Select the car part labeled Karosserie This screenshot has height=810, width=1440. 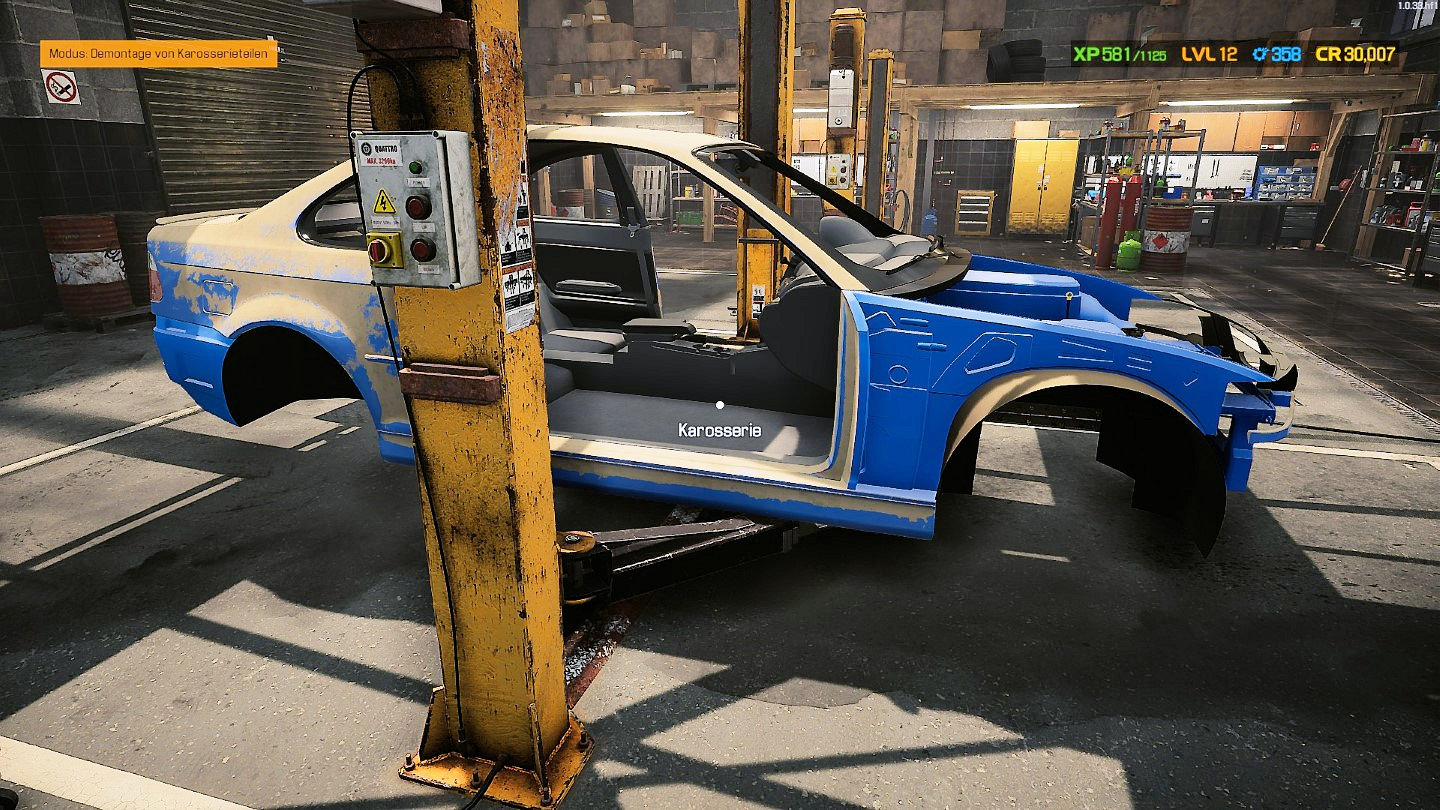pyautogui.click(x=719, y=406)
